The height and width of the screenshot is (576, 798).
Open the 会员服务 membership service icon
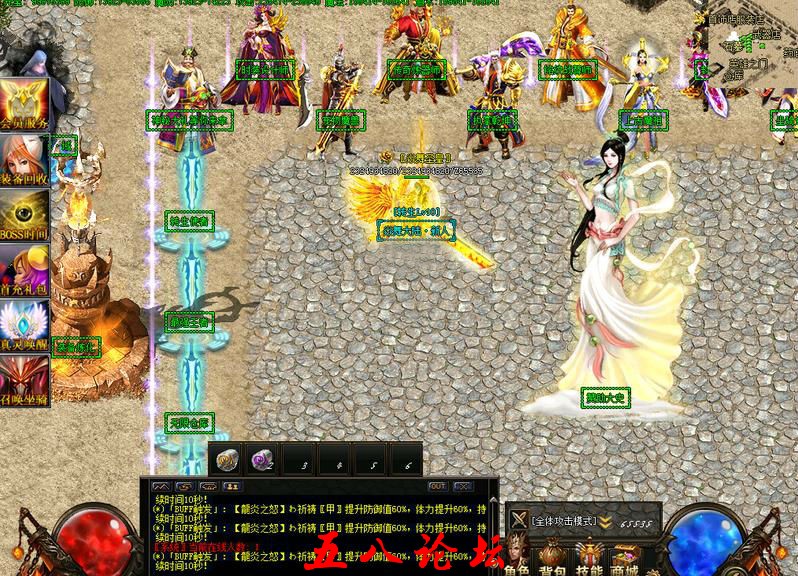click(x=25, y=105)
